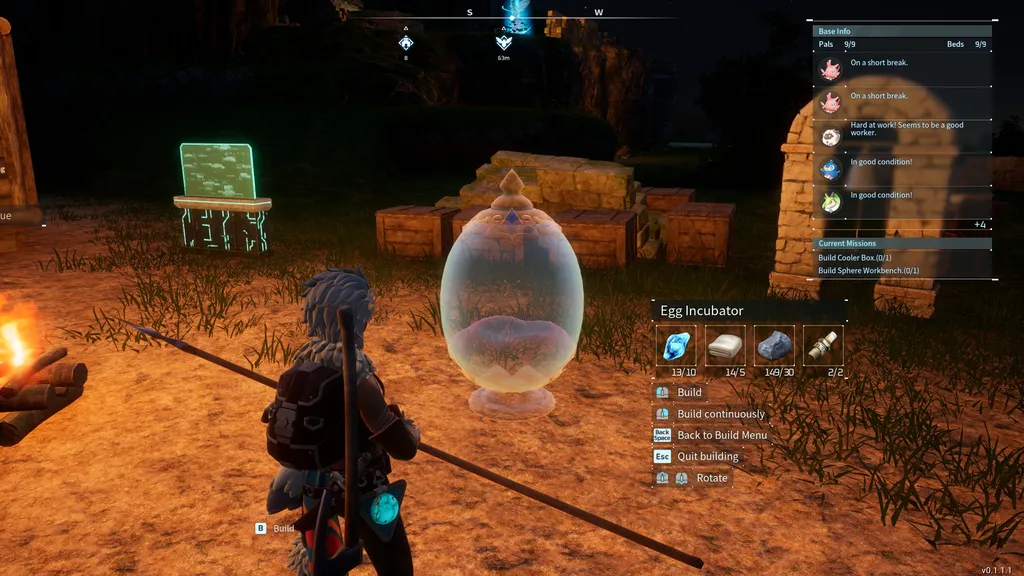Click the base marker on the compass
This screenshot has width=1024, height=576.
point(406,43)
